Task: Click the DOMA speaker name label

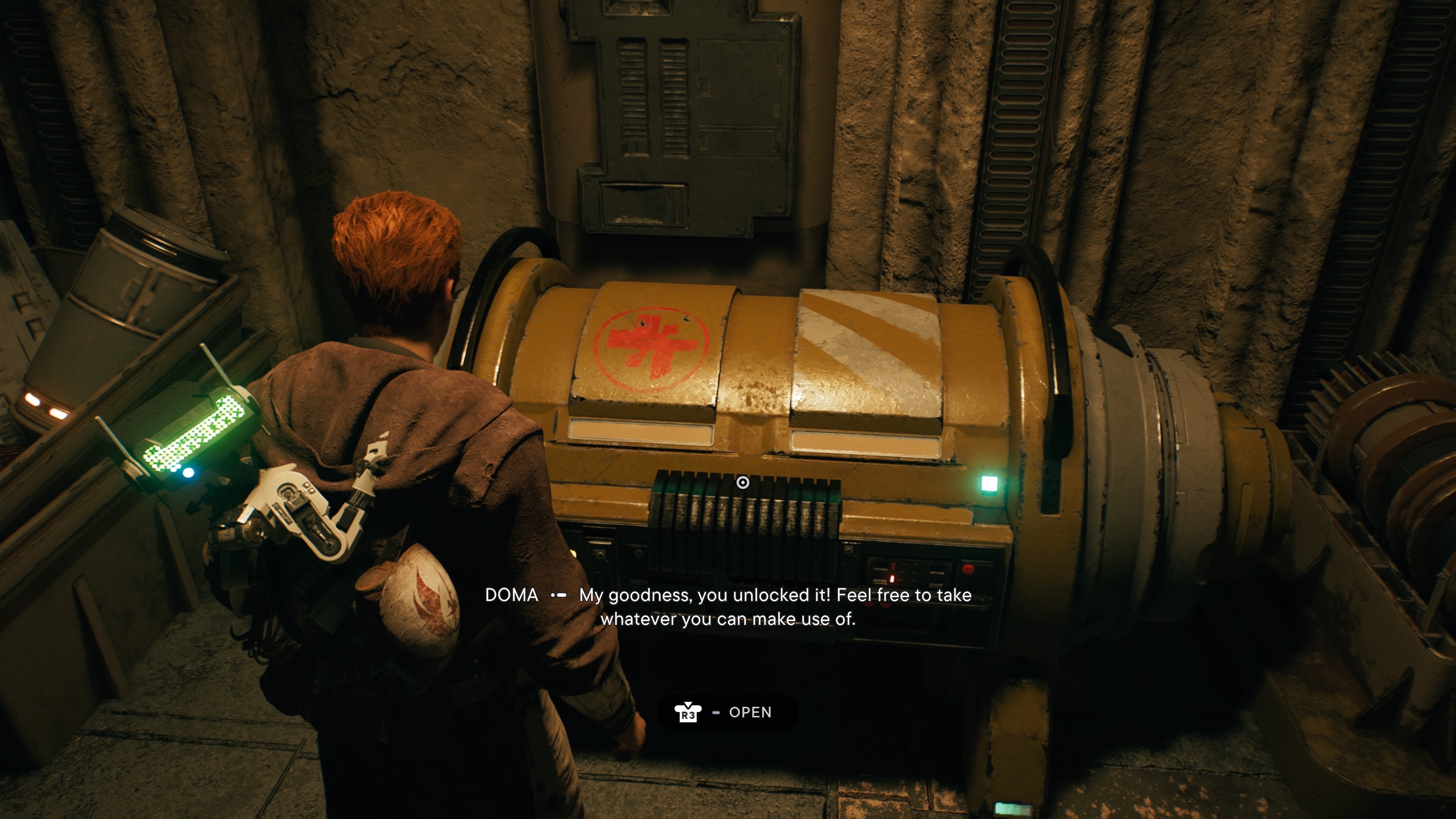Action: (x=512, y=595)
